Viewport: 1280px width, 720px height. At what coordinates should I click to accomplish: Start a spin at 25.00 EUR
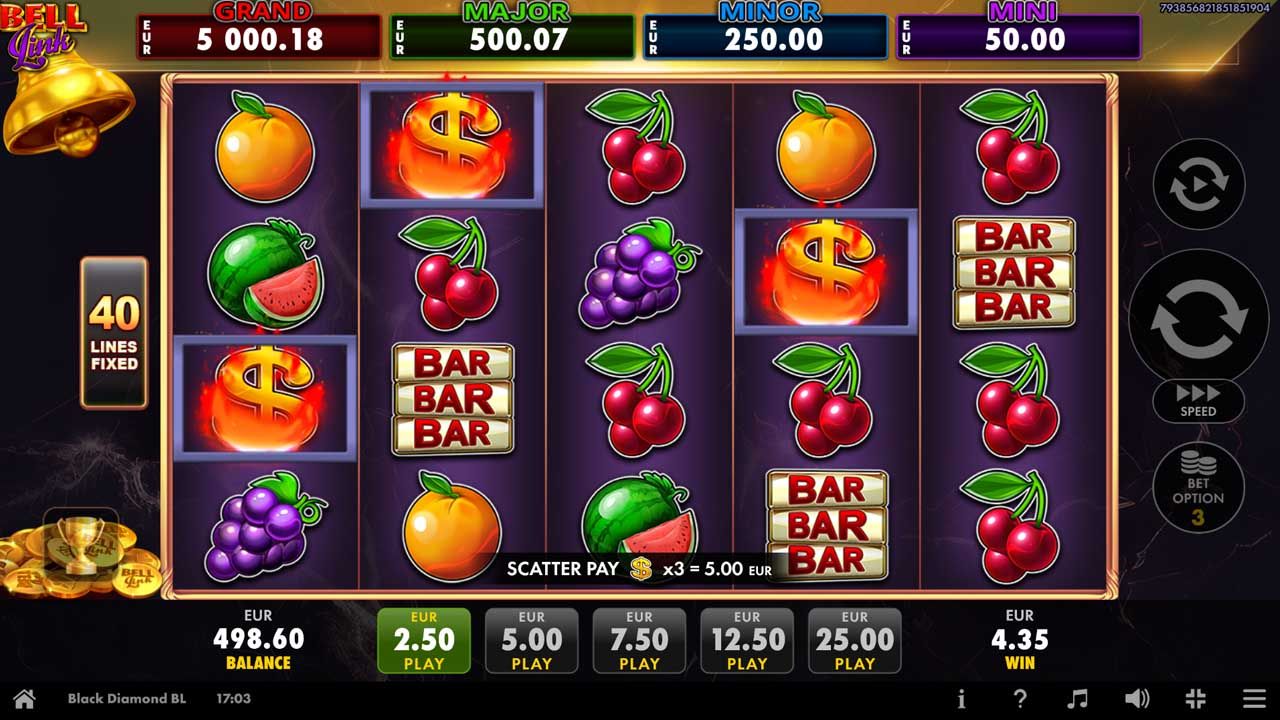coord(855,641)
